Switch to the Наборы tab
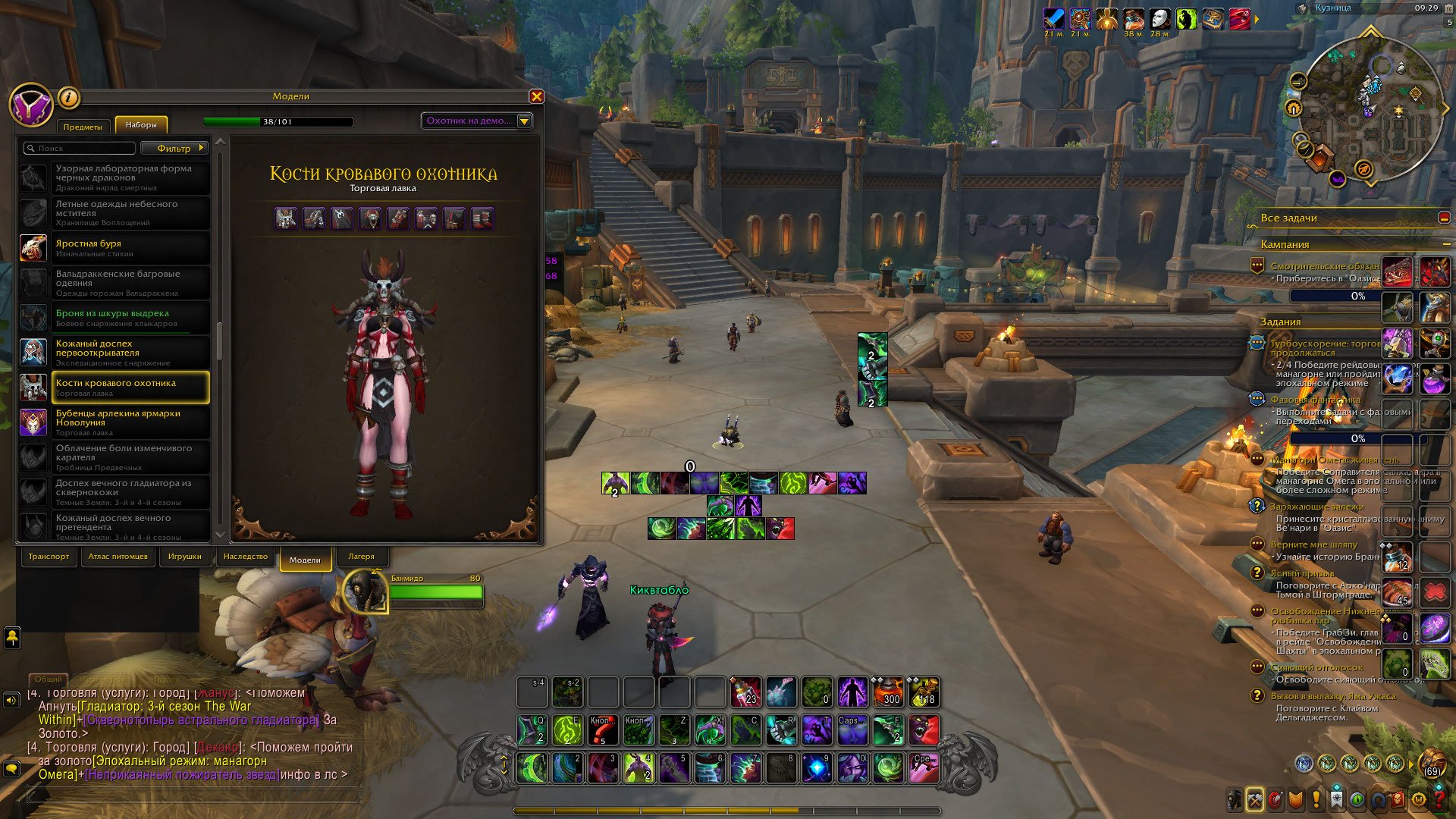This screenshot has height=819, width=1456. (141, 125)
